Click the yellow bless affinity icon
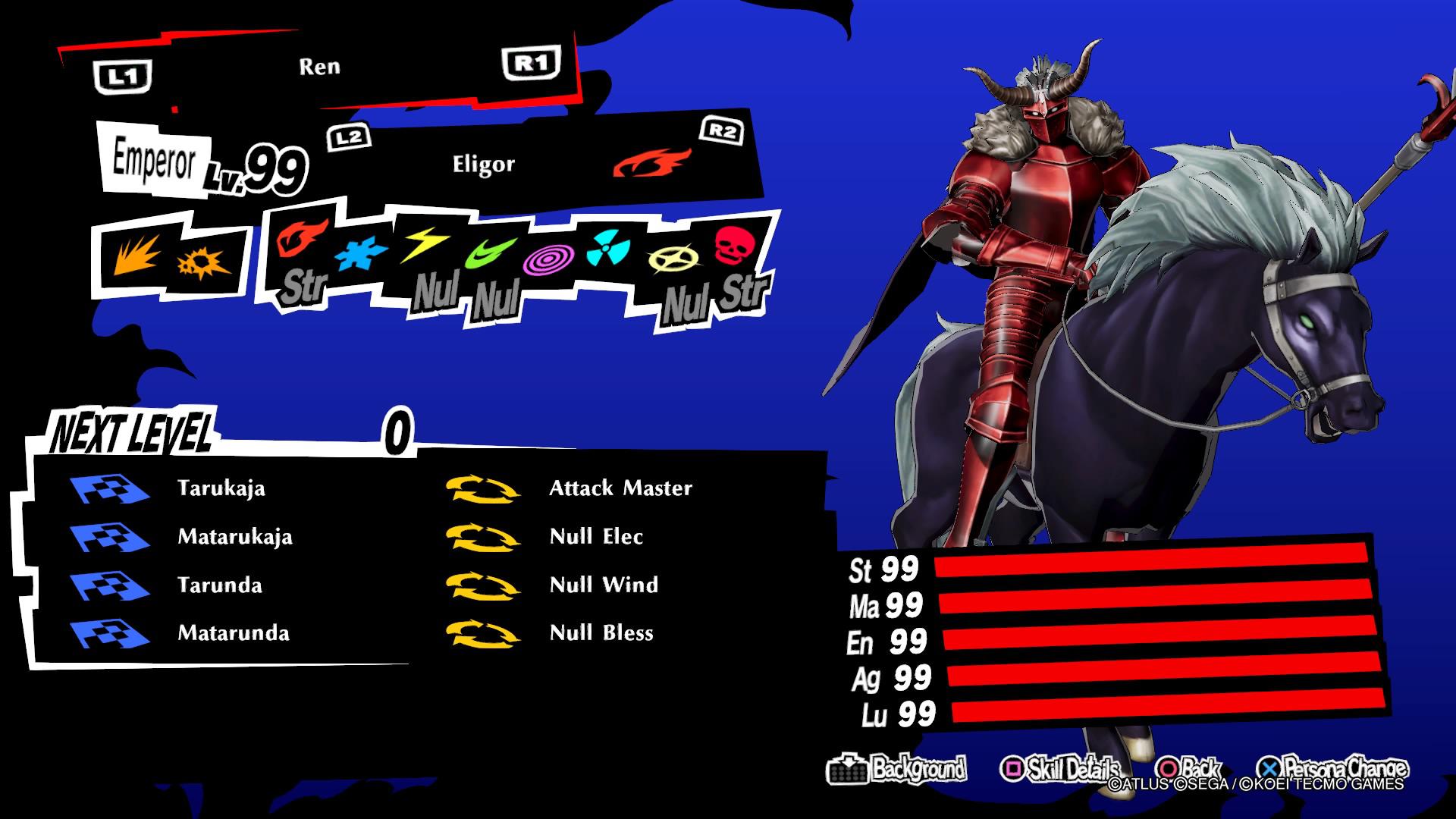Image resolution: width=1456 pixels, height=819 pixels. (x=670, y=260)
